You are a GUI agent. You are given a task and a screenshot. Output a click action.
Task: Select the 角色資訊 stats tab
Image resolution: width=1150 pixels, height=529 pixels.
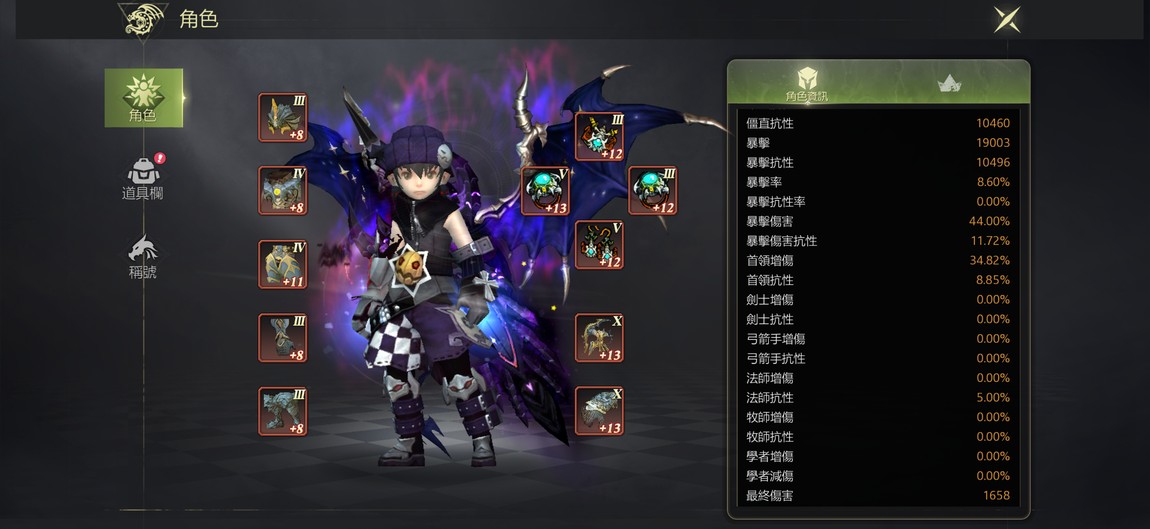tap(807, 83)
